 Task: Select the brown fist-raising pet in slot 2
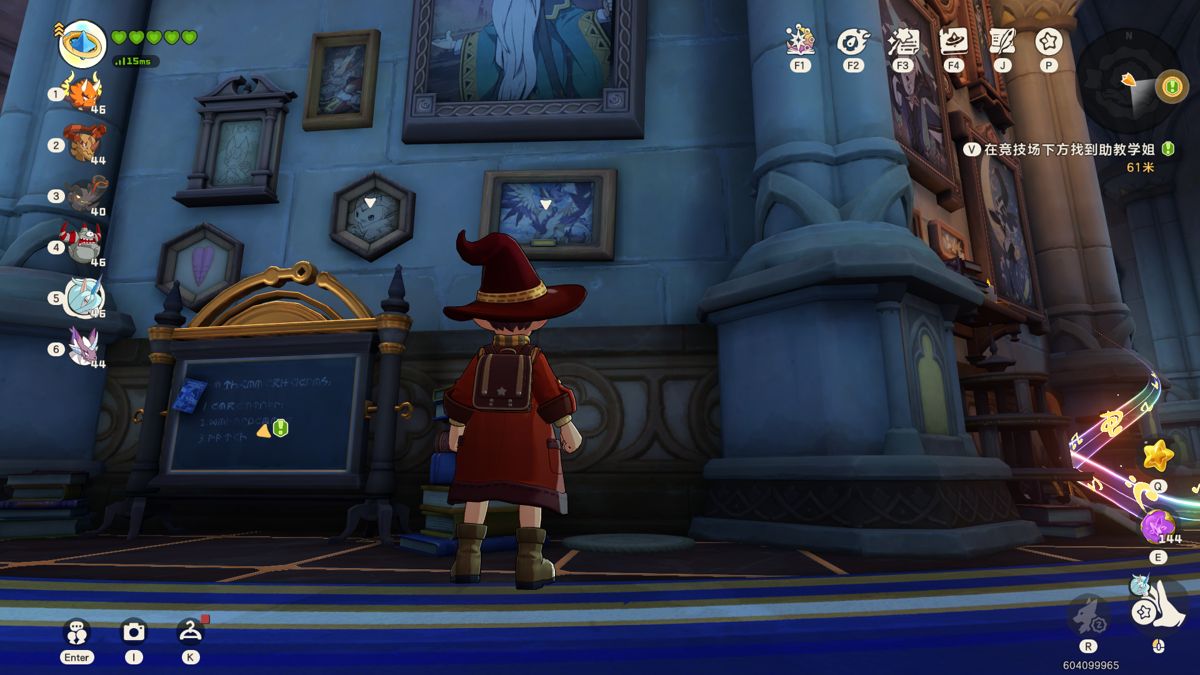tap(83, 143)
